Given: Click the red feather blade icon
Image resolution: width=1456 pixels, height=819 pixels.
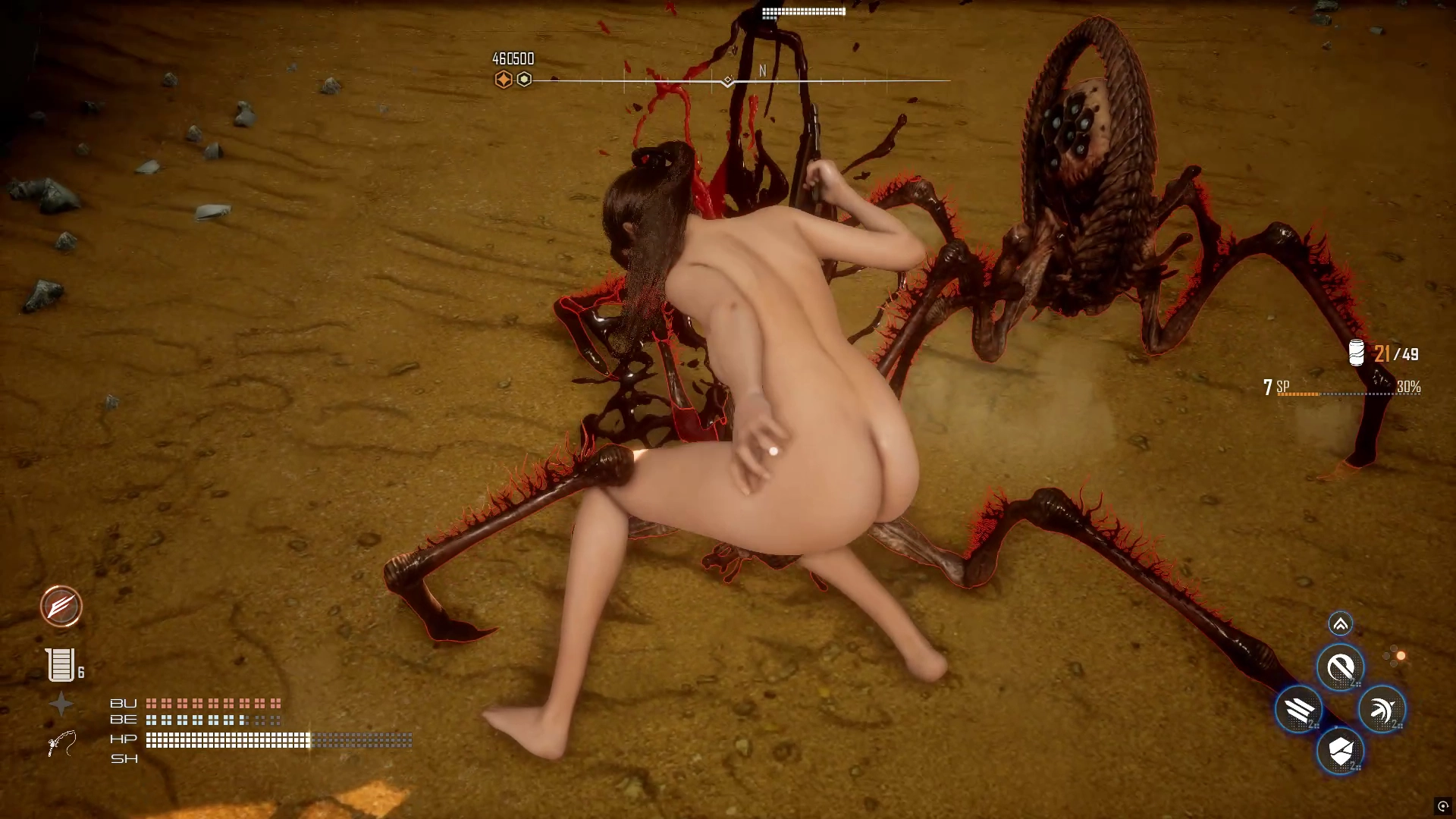Looking at the screenshot, I should [x=61, y=607].
